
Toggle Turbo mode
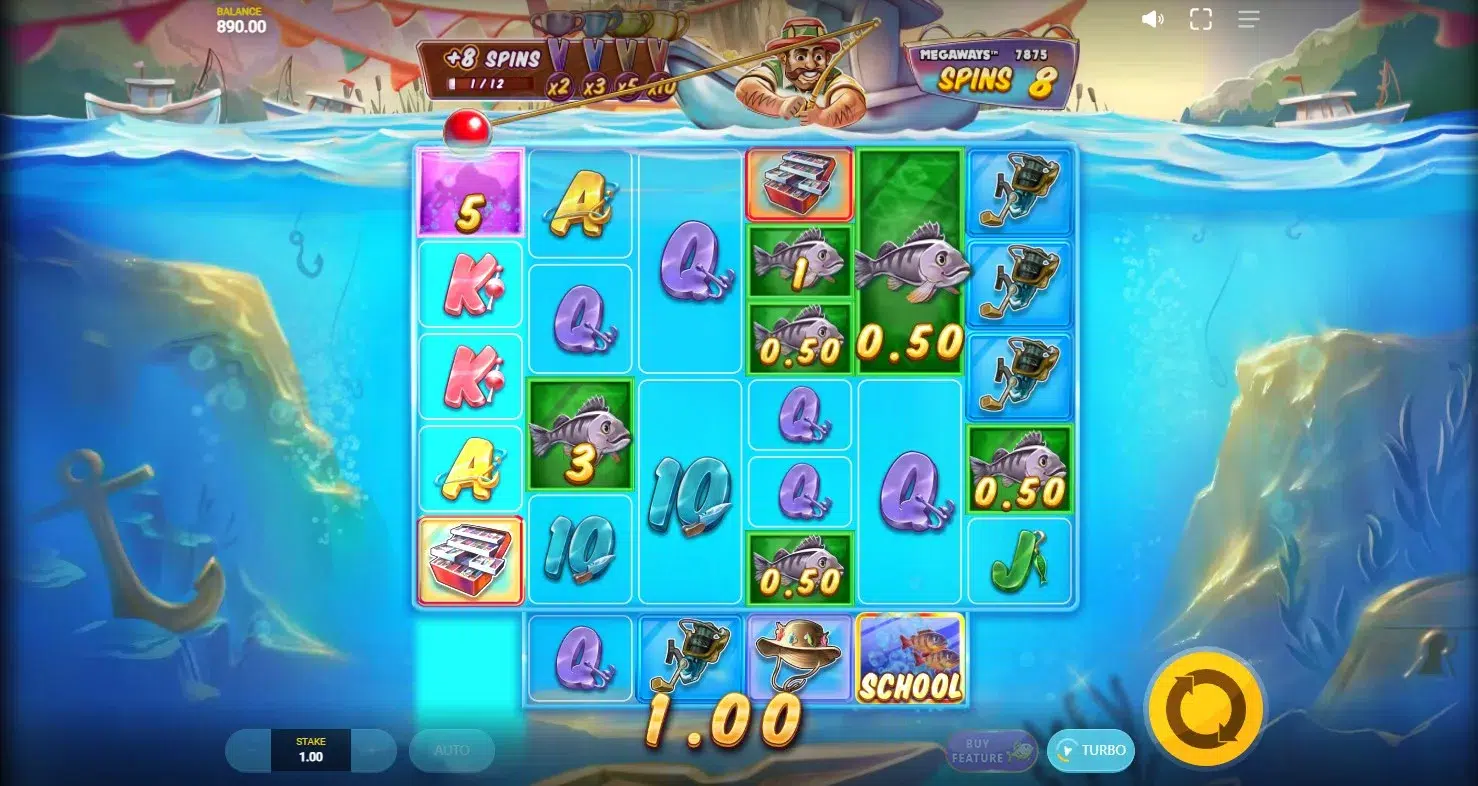coord(1091,751)
